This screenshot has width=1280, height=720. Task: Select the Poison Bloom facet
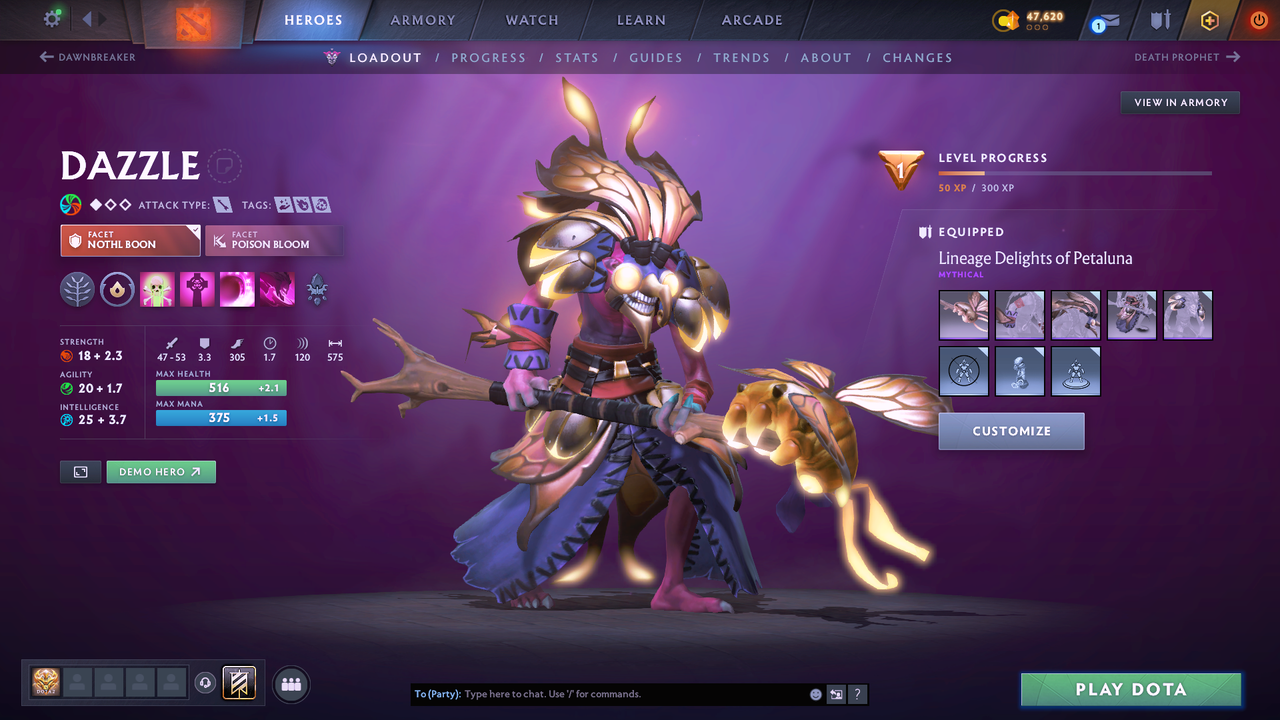[x=274, y=240]
